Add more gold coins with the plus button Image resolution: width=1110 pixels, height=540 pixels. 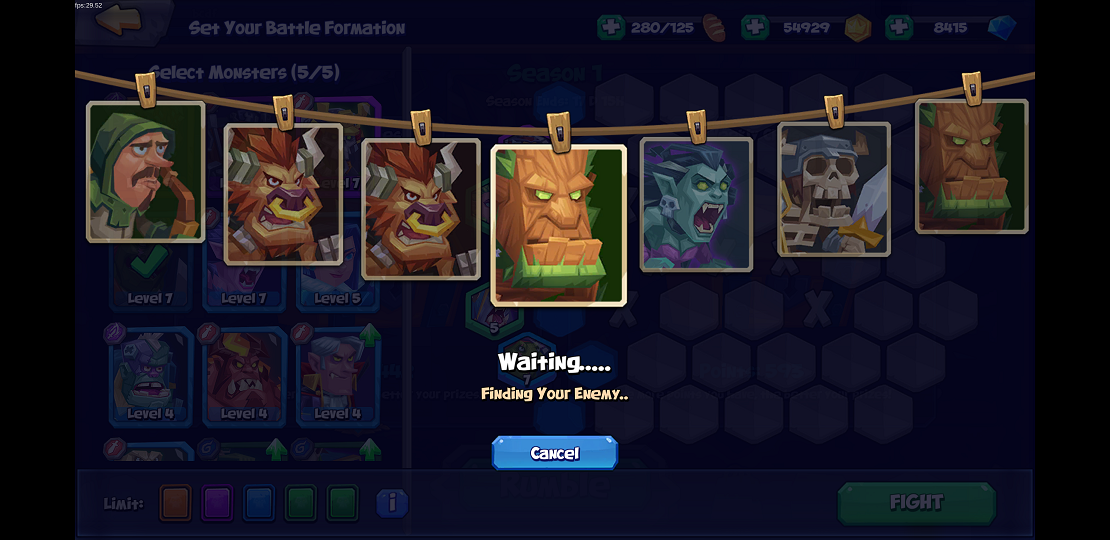(x=755, y=27)
